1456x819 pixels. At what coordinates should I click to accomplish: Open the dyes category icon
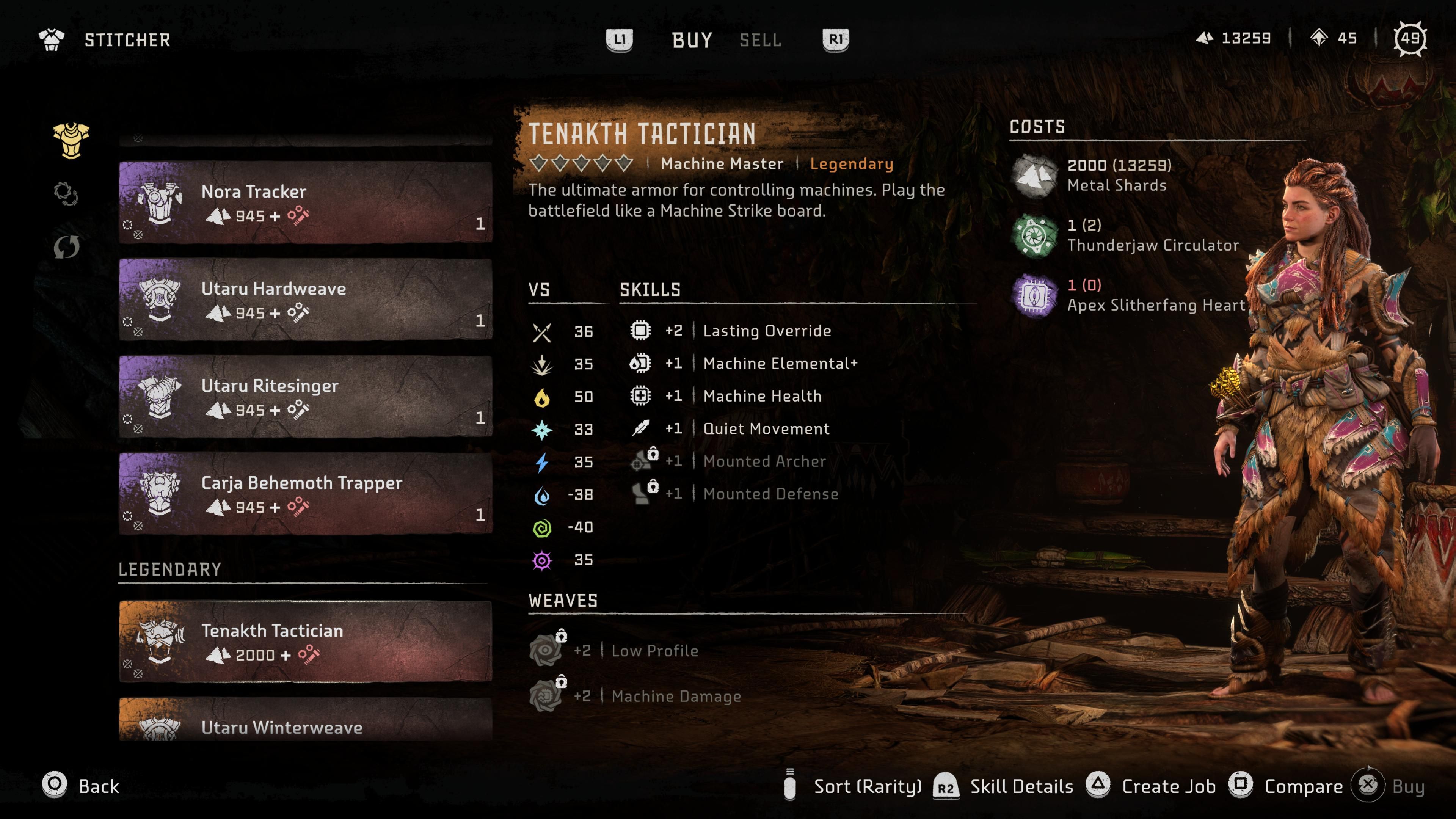66,194
